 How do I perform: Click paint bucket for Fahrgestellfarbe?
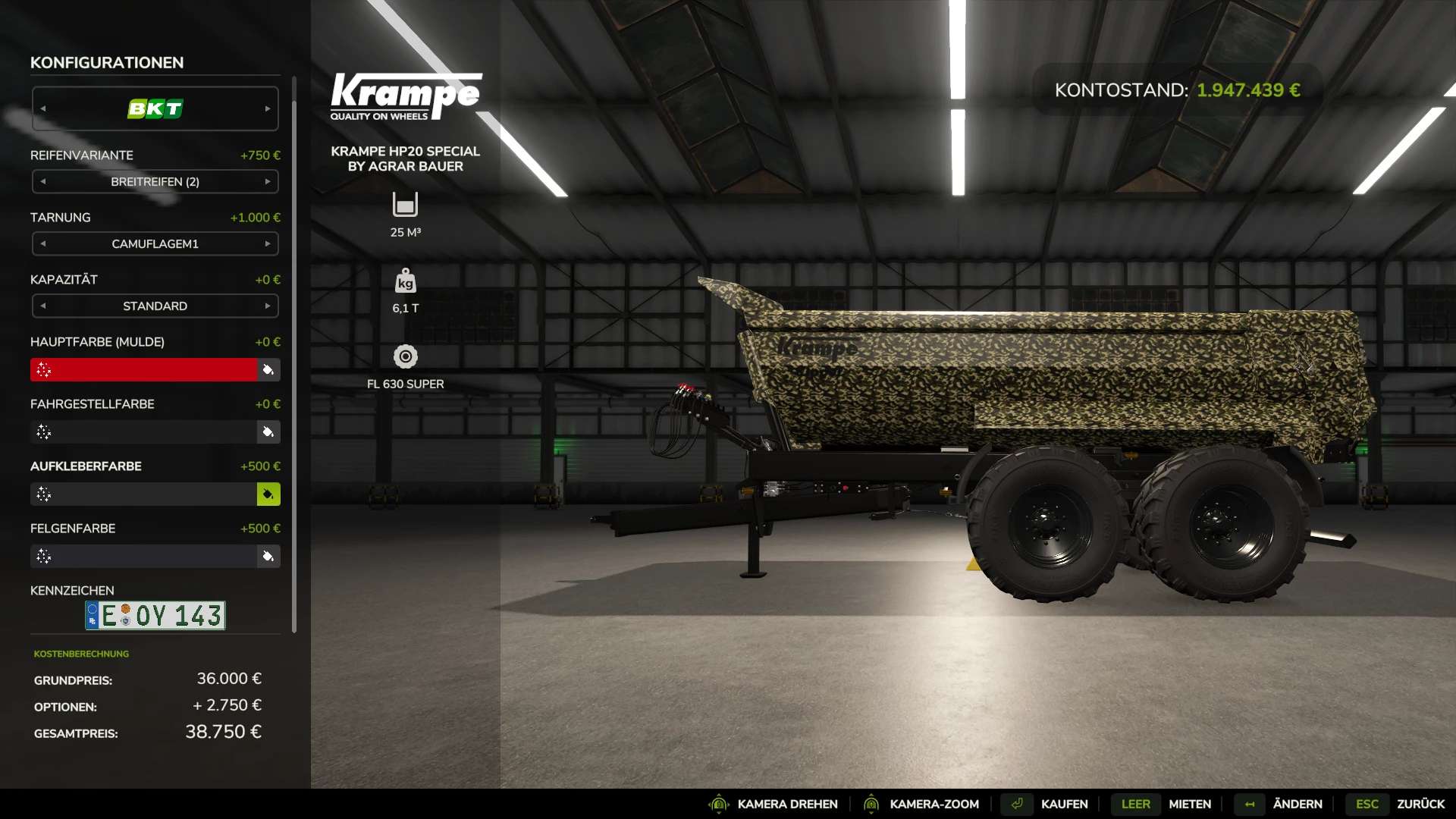pos(268,432)
